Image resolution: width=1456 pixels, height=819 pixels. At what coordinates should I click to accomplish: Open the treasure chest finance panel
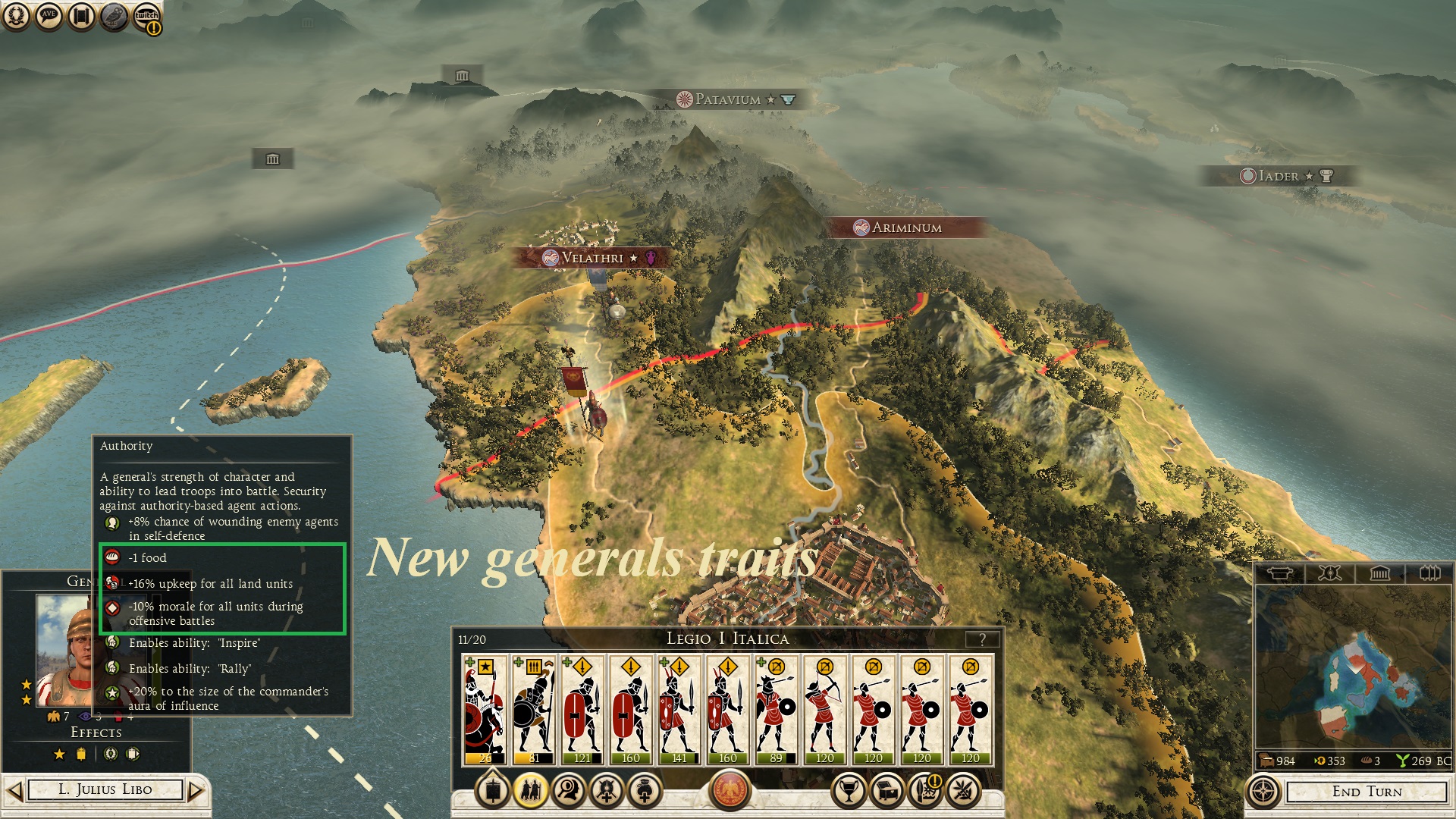click(x=886, y=791)
